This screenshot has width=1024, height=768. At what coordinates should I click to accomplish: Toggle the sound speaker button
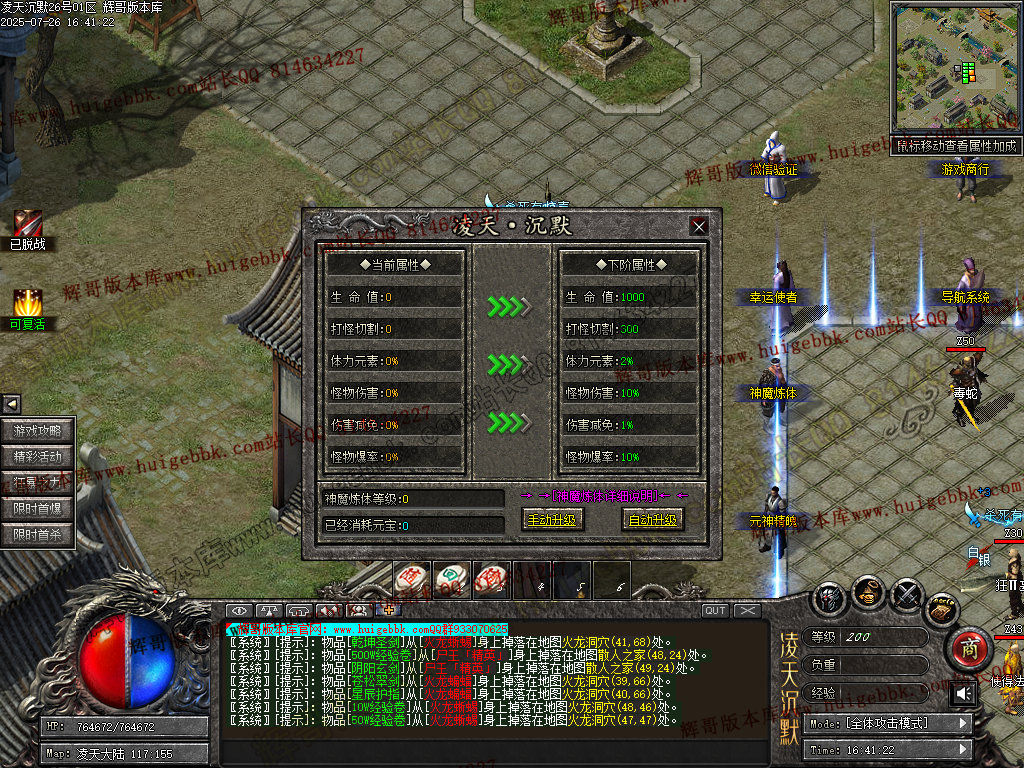click(963, 693)
